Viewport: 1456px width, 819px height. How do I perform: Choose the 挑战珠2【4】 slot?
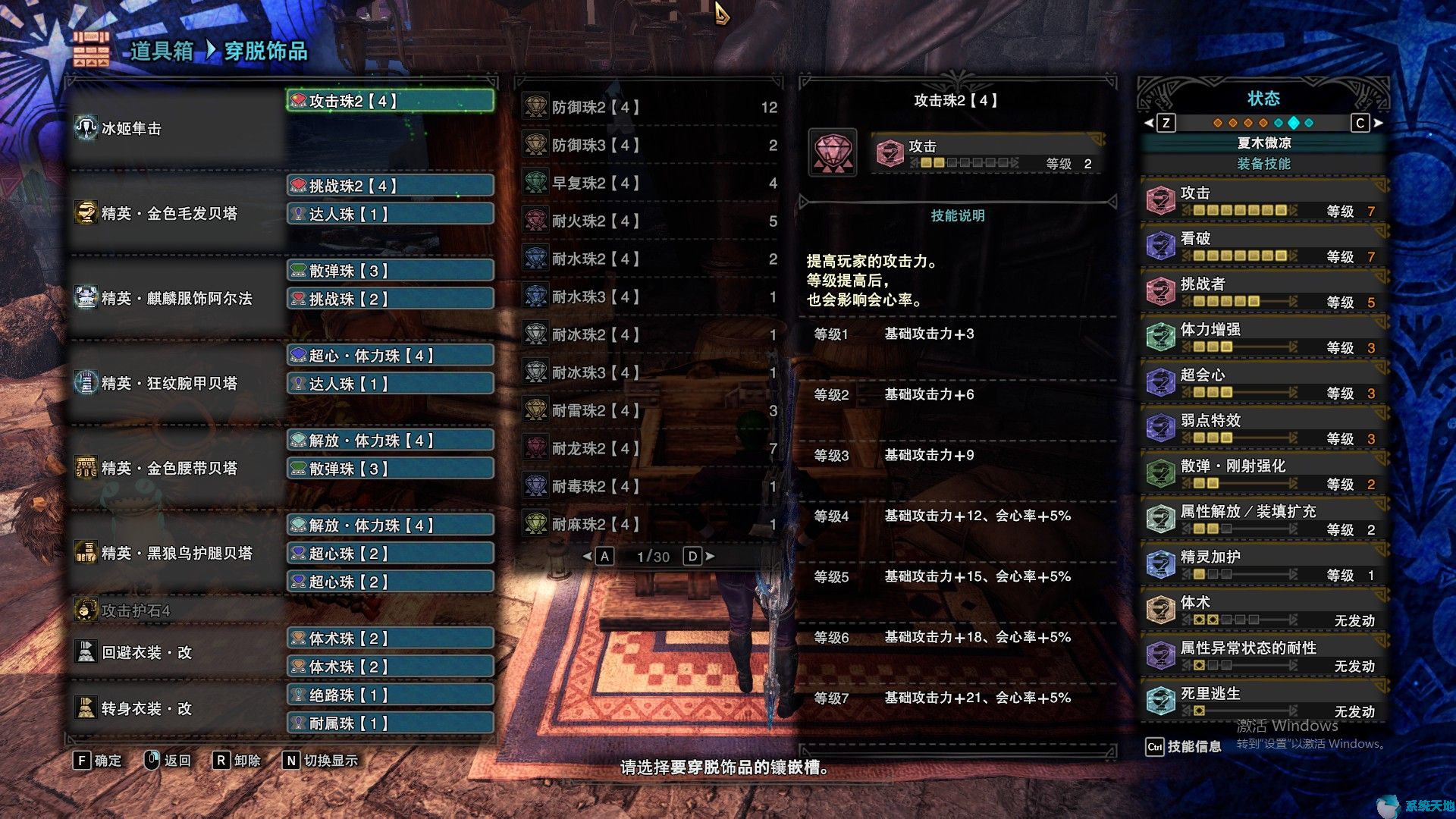coord(391,186)
